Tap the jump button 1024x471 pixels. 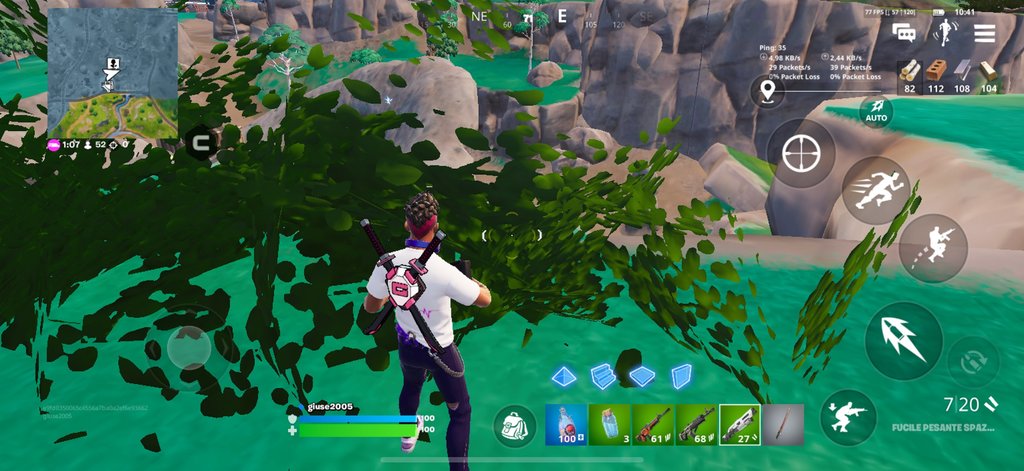(932, 247)
